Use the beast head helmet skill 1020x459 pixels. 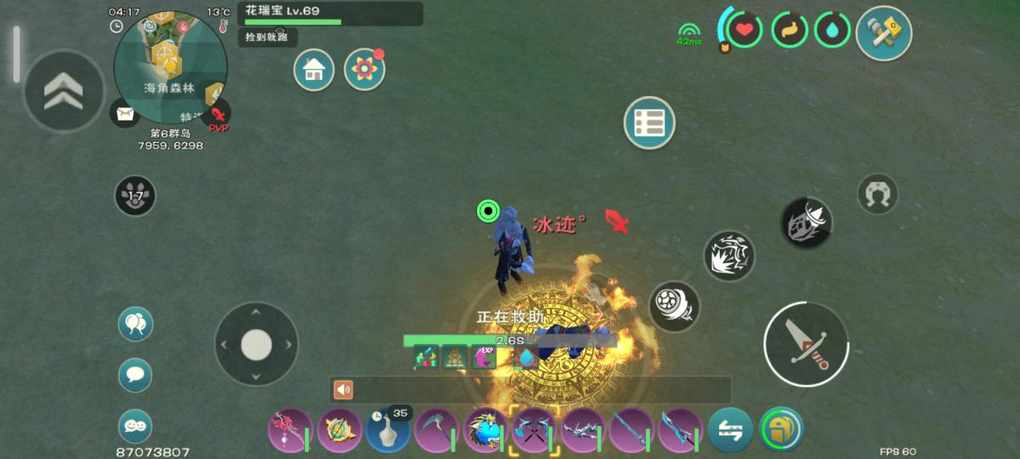coord(806,222)
